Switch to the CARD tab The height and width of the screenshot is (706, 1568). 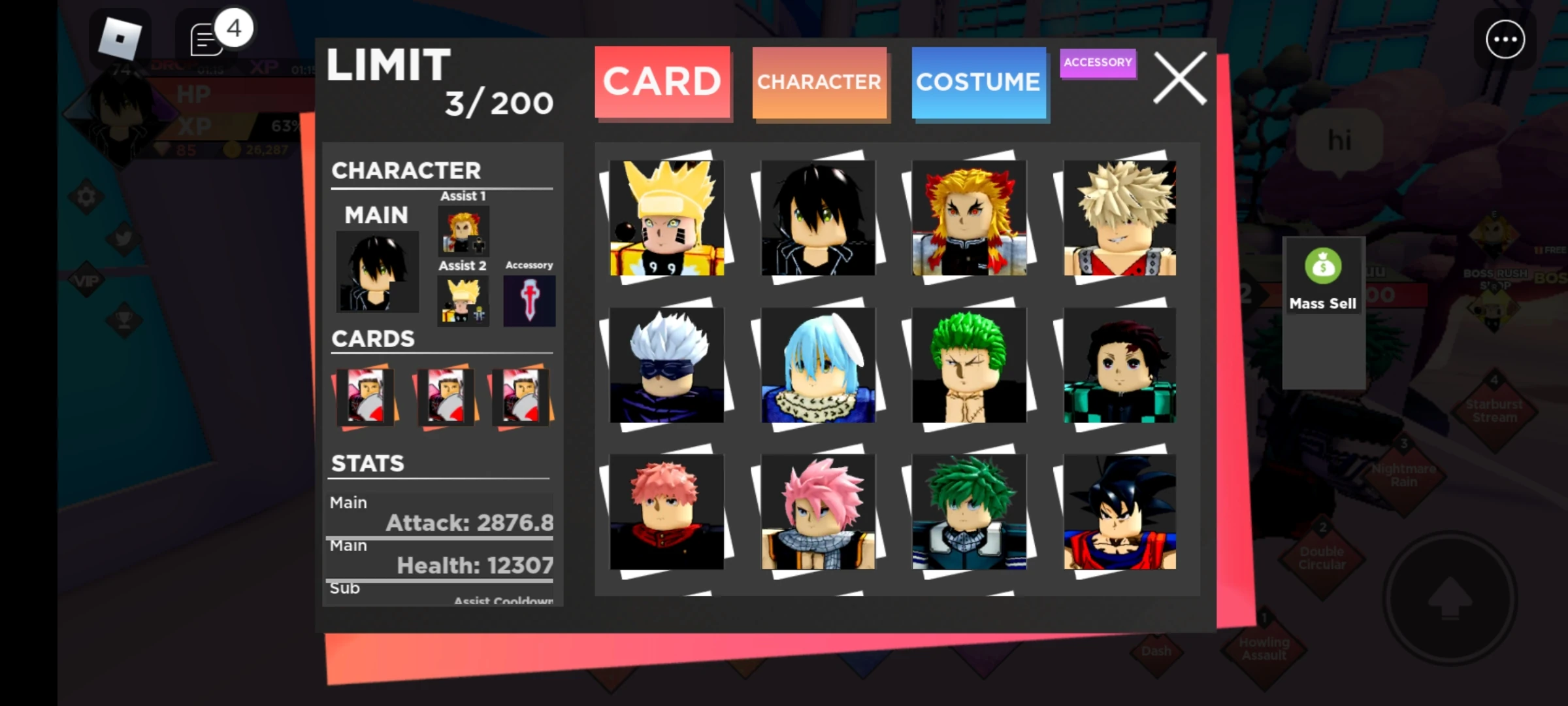[662, 80]
